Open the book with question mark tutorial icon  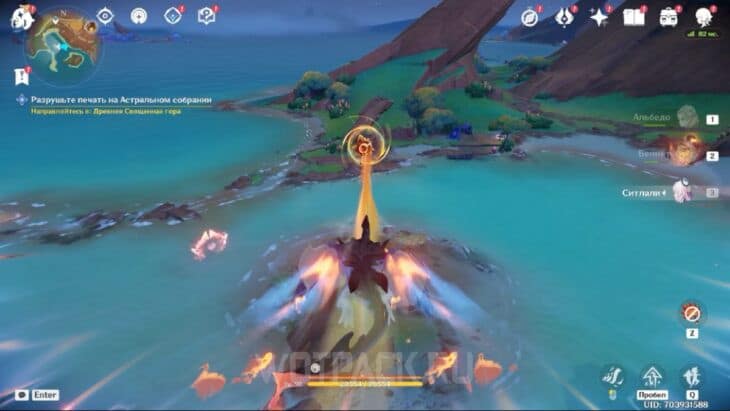(x=206, y=16)
